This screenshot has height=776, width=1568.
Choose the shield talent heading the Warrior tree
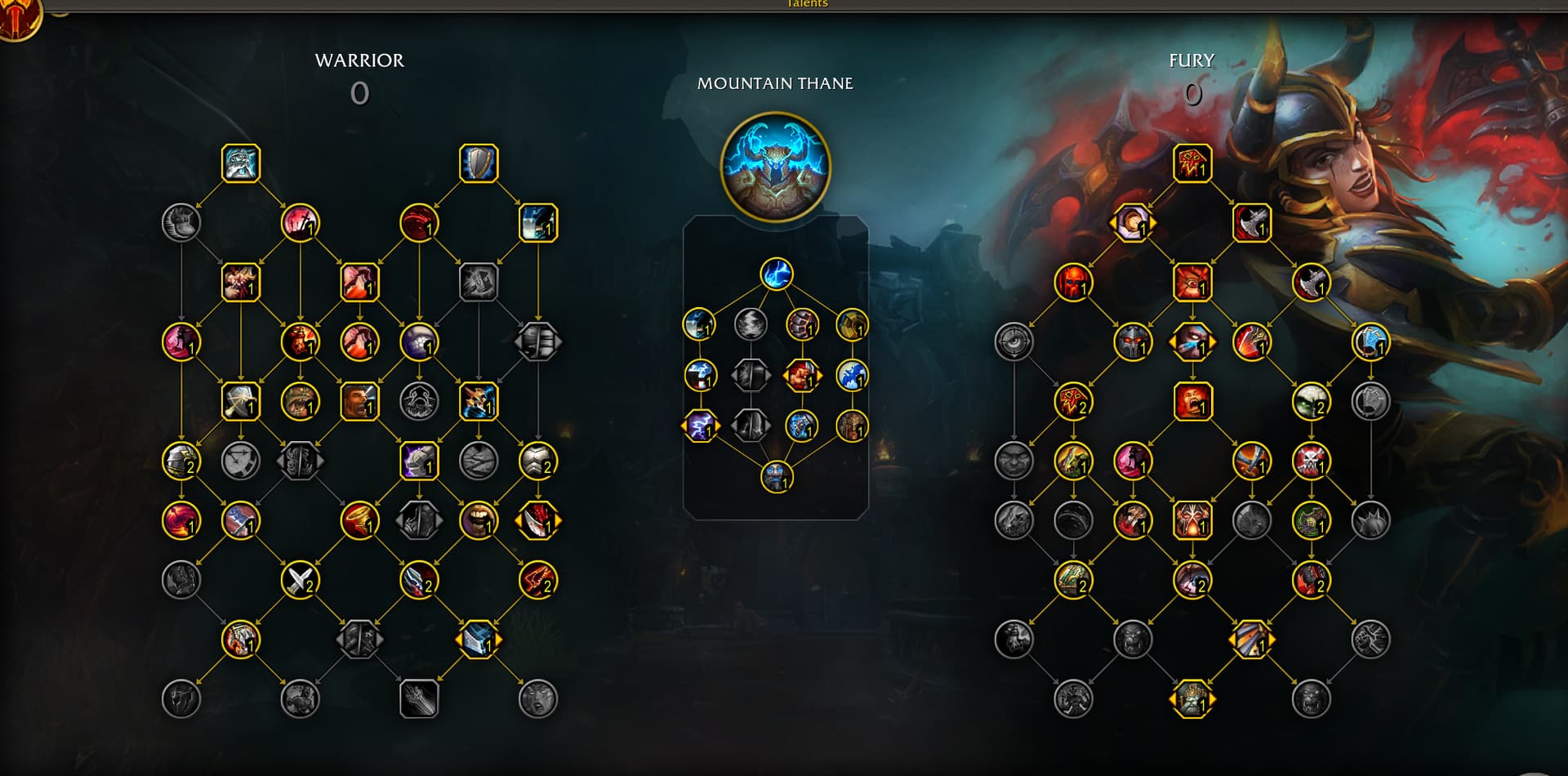pyautogui.click(x=479, y=163)
